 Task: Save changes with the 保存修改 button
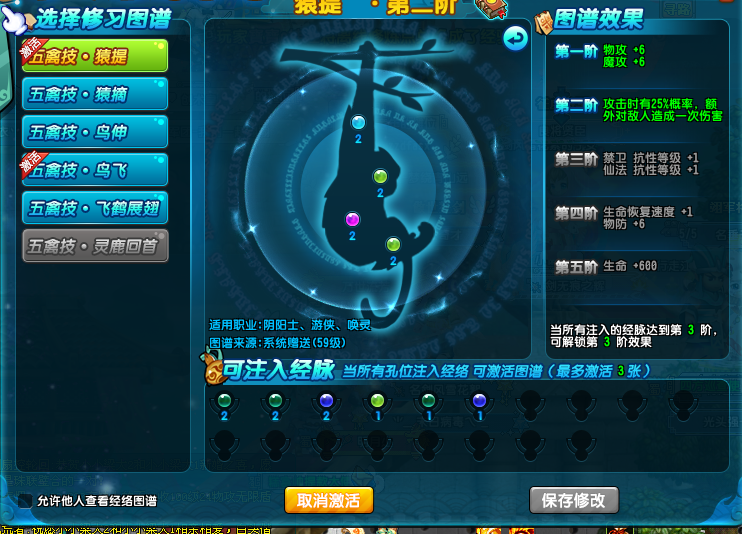[573, 500]
